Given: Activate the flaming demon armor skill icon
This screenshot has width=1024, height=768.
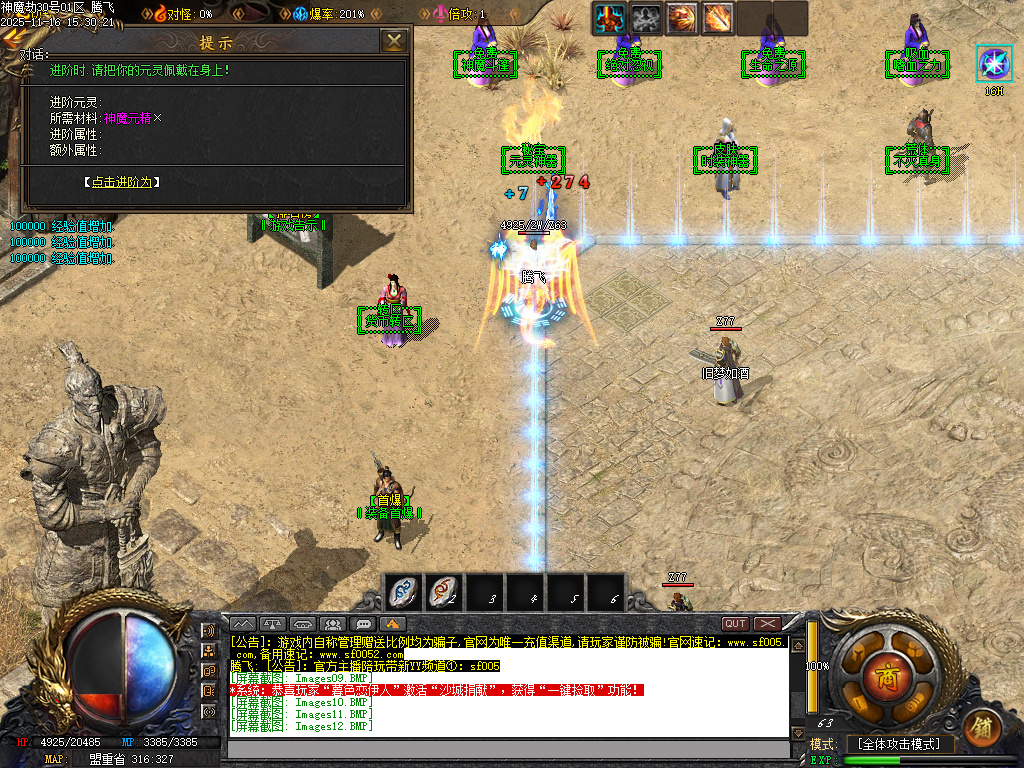Looking at the screenshot, I should (x=609, y=17).
